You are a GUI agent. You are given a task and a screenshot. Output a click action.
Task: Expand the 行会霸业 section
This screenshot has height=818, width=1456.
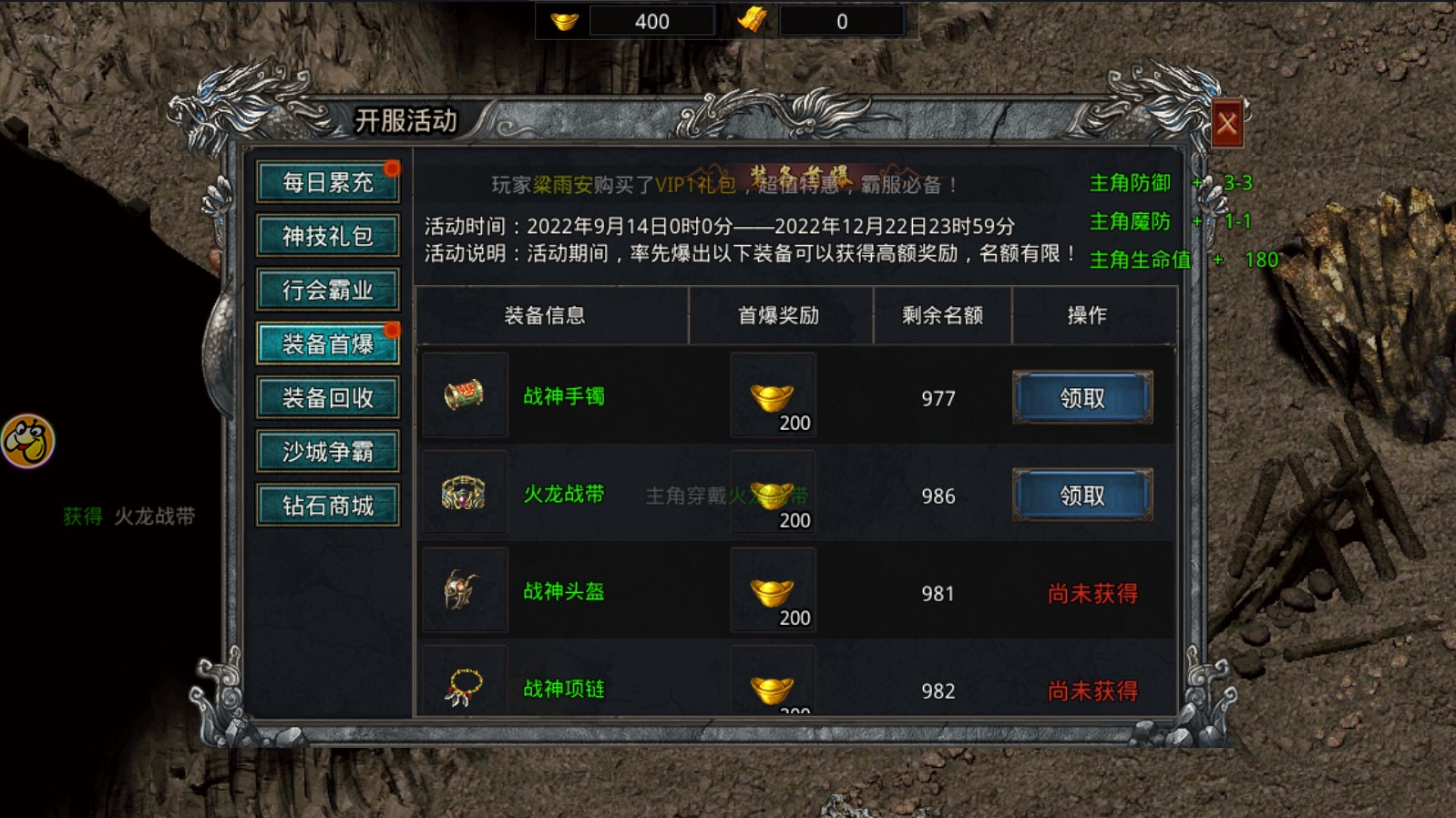tap(328, 289)
